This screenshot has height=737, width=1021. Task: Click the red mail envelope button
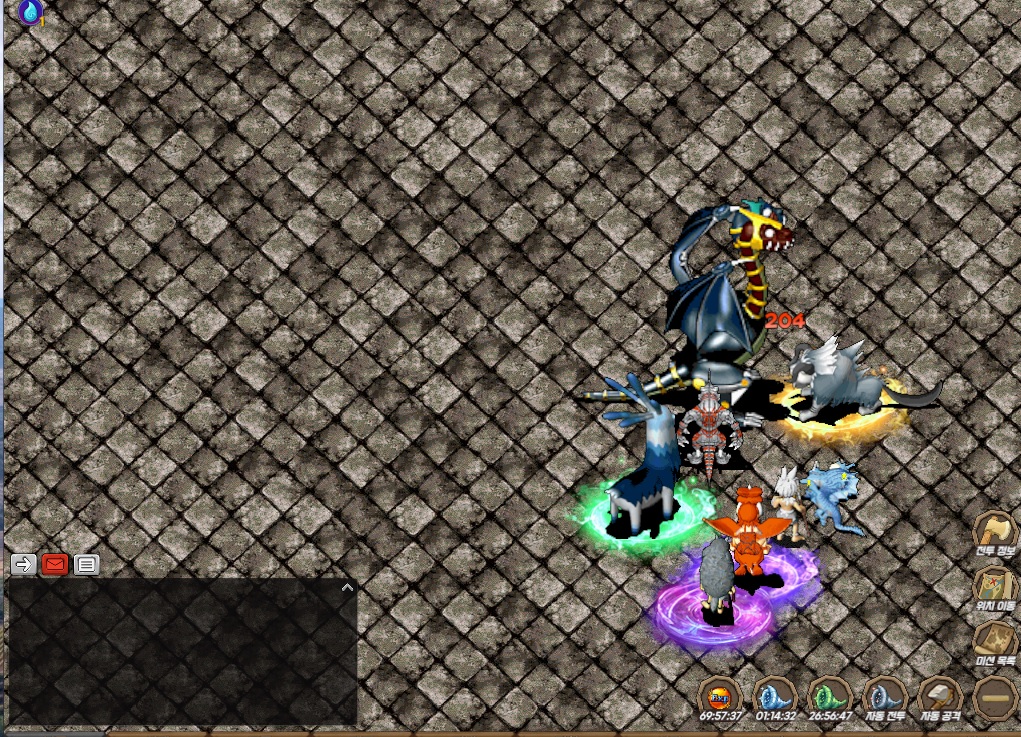coord(55,564)
